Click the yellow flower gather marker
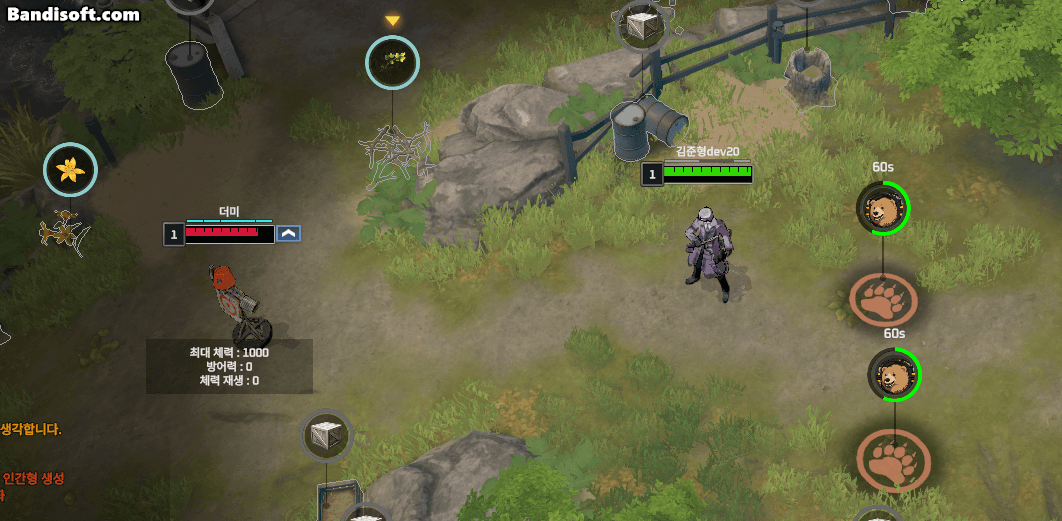This screenshot has height=521, width=1062. (71, 169)
